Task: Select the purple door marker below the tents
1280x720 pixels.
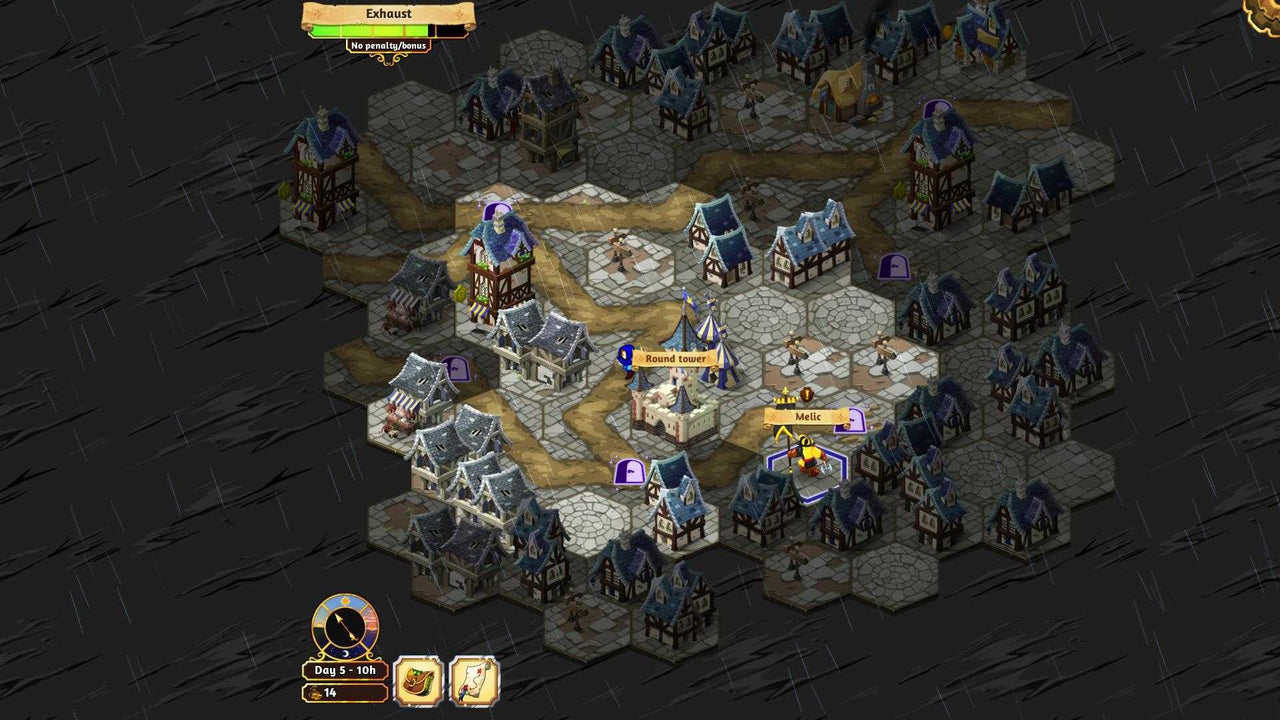Action: (628, 472)
